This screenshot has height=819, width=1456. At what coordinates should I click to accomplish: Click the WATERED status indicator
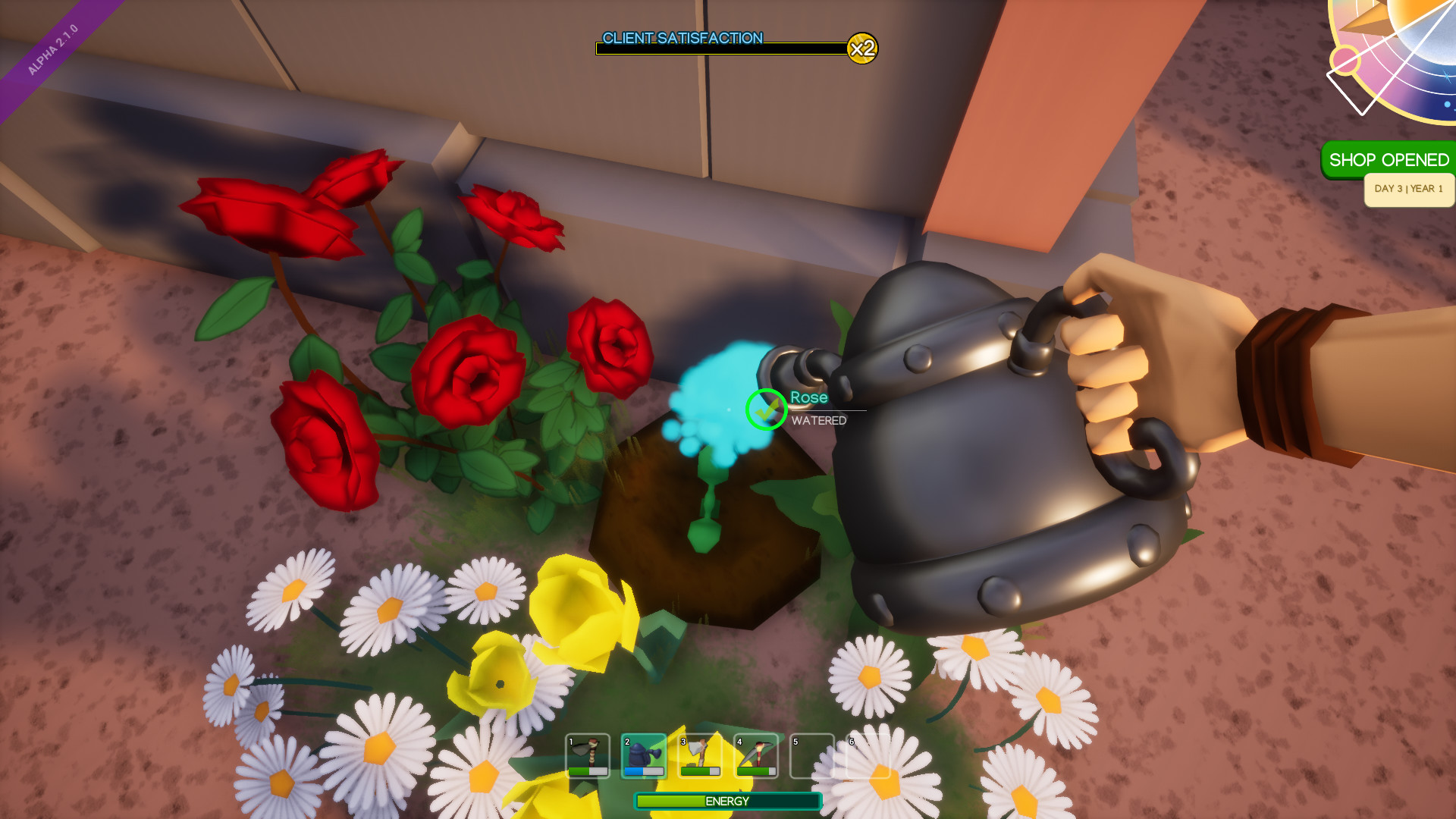click(x=818, y=420)
